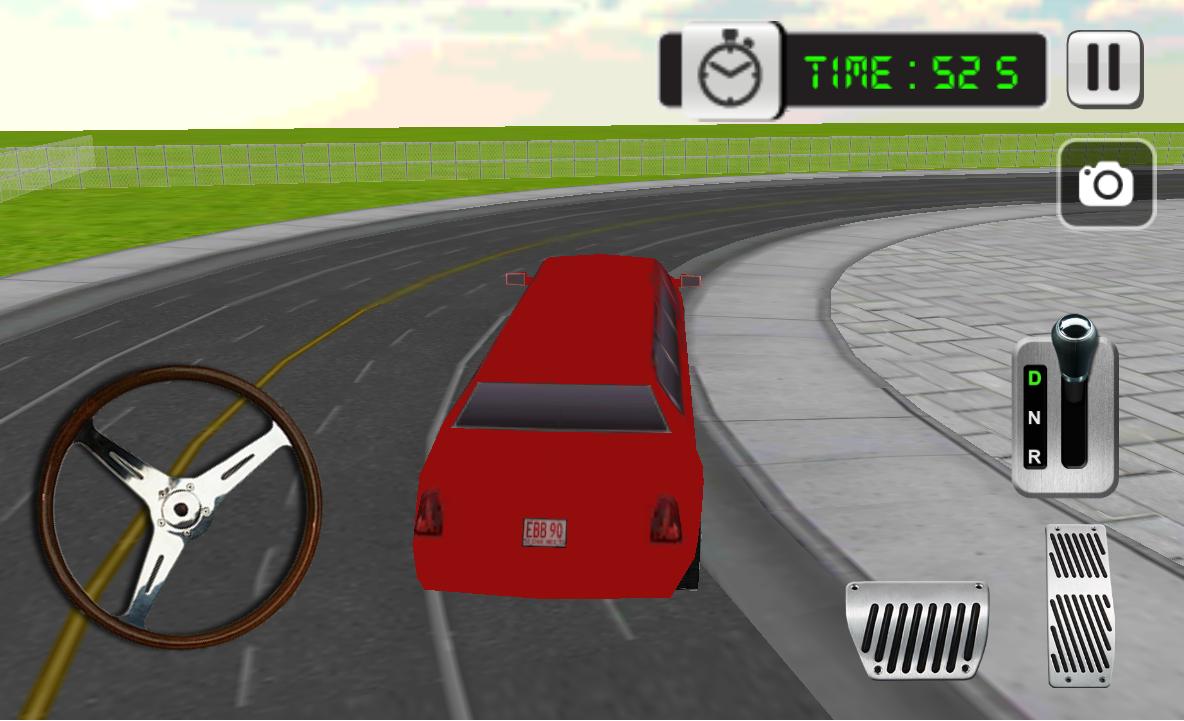Pause the game with the pause button
The height and width of the screenshot is (721, 1184).
(1104, 68)
